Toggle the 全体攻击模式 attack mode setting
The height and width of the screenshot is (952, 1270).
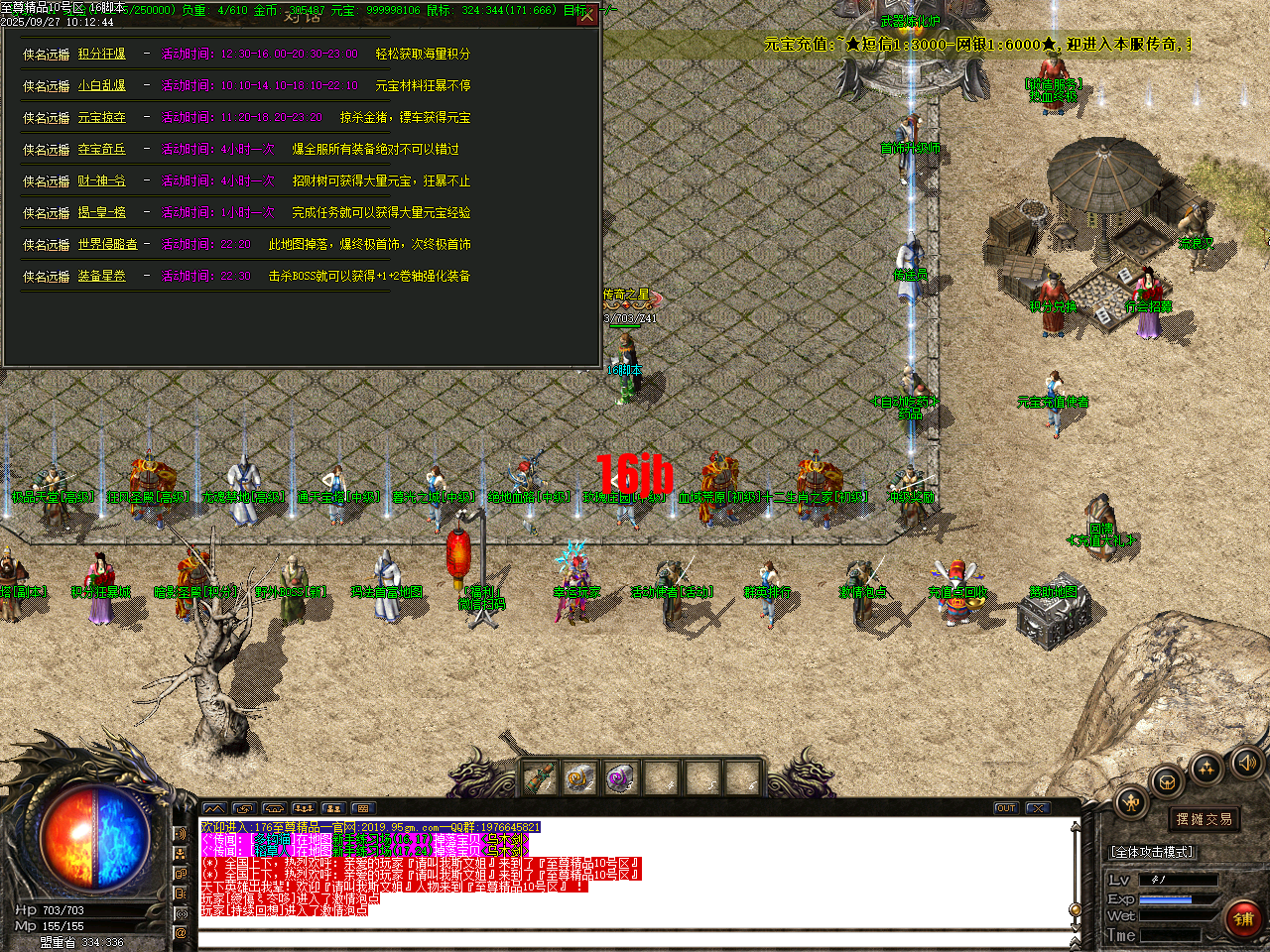[x=1151, y=851]
